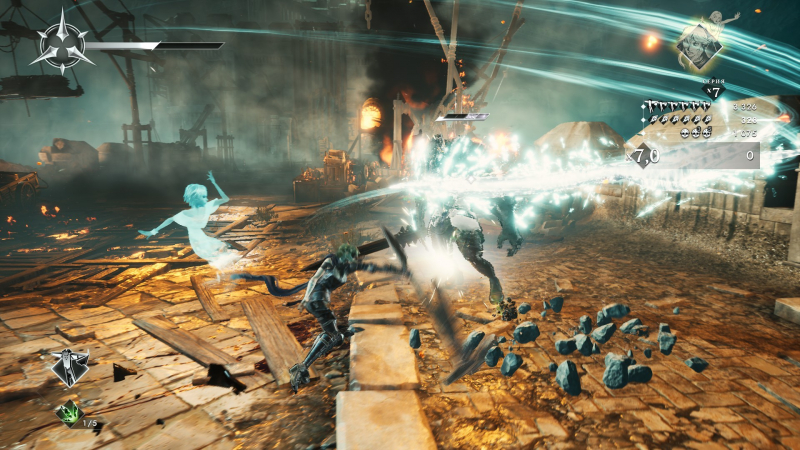Activate the coated figure ability icon
The height and width of the screenshot is (450, 800).
tap(70, 367)
